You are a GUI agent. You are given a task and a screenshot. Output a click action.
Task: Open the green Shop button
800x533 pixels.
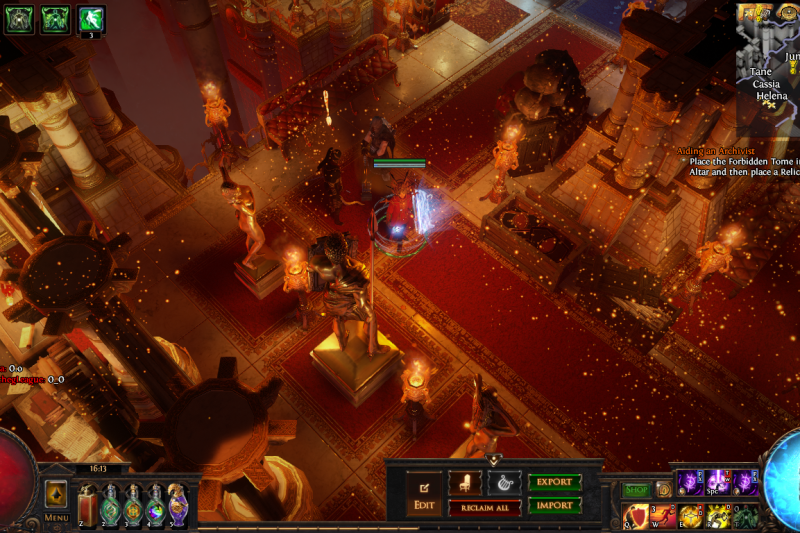[636, 490]
